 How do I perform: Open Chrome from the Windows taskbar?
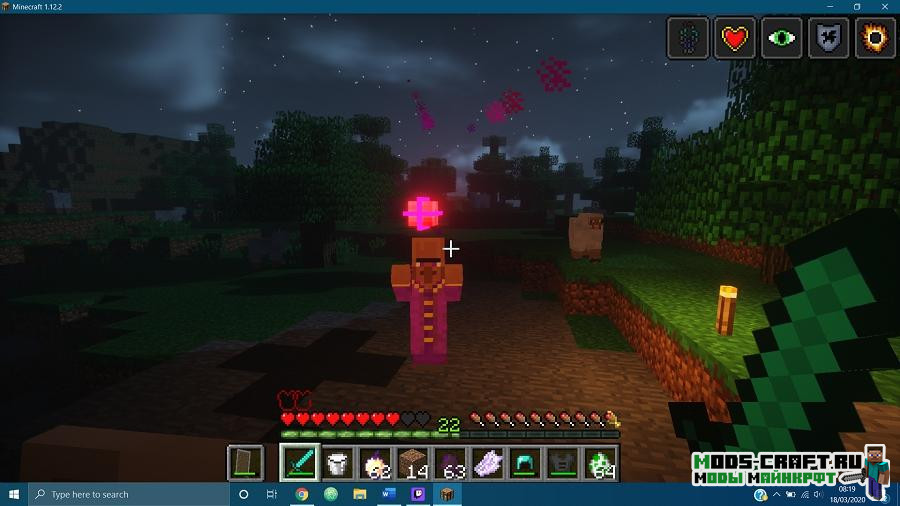click(x=302, y=494)
